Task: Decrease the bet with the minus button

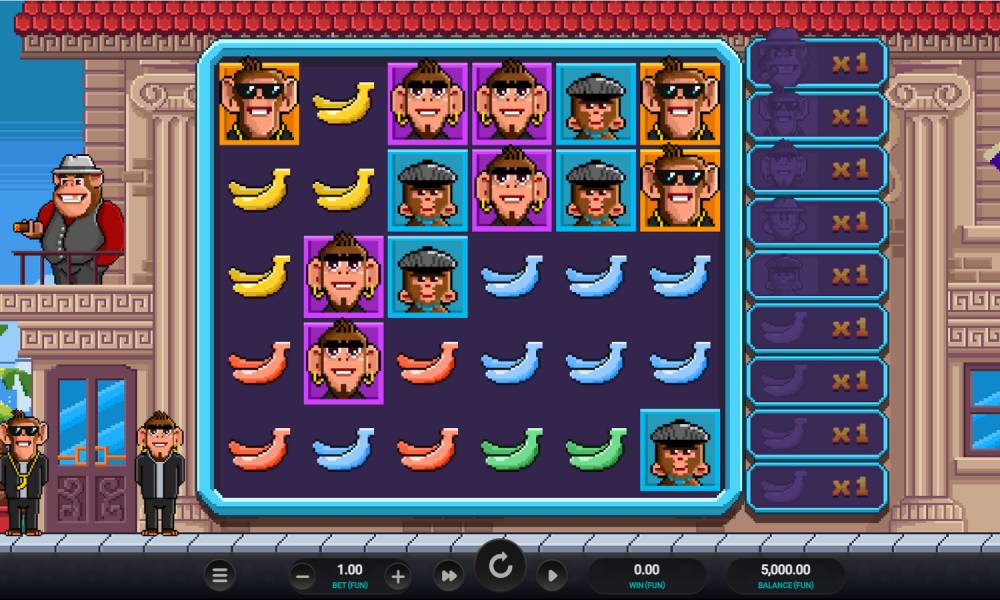Action: tap(303, 575)
